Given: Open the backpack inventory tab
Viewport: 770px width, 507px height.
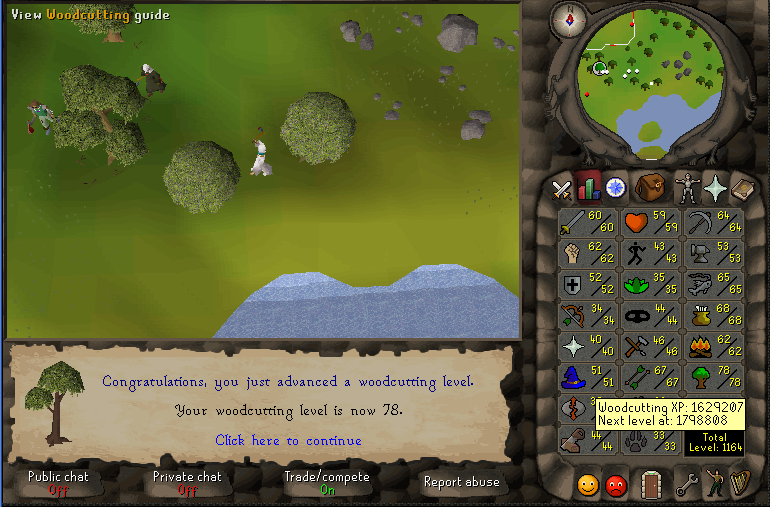Looking at the screenshot, I should pos(651,187).
